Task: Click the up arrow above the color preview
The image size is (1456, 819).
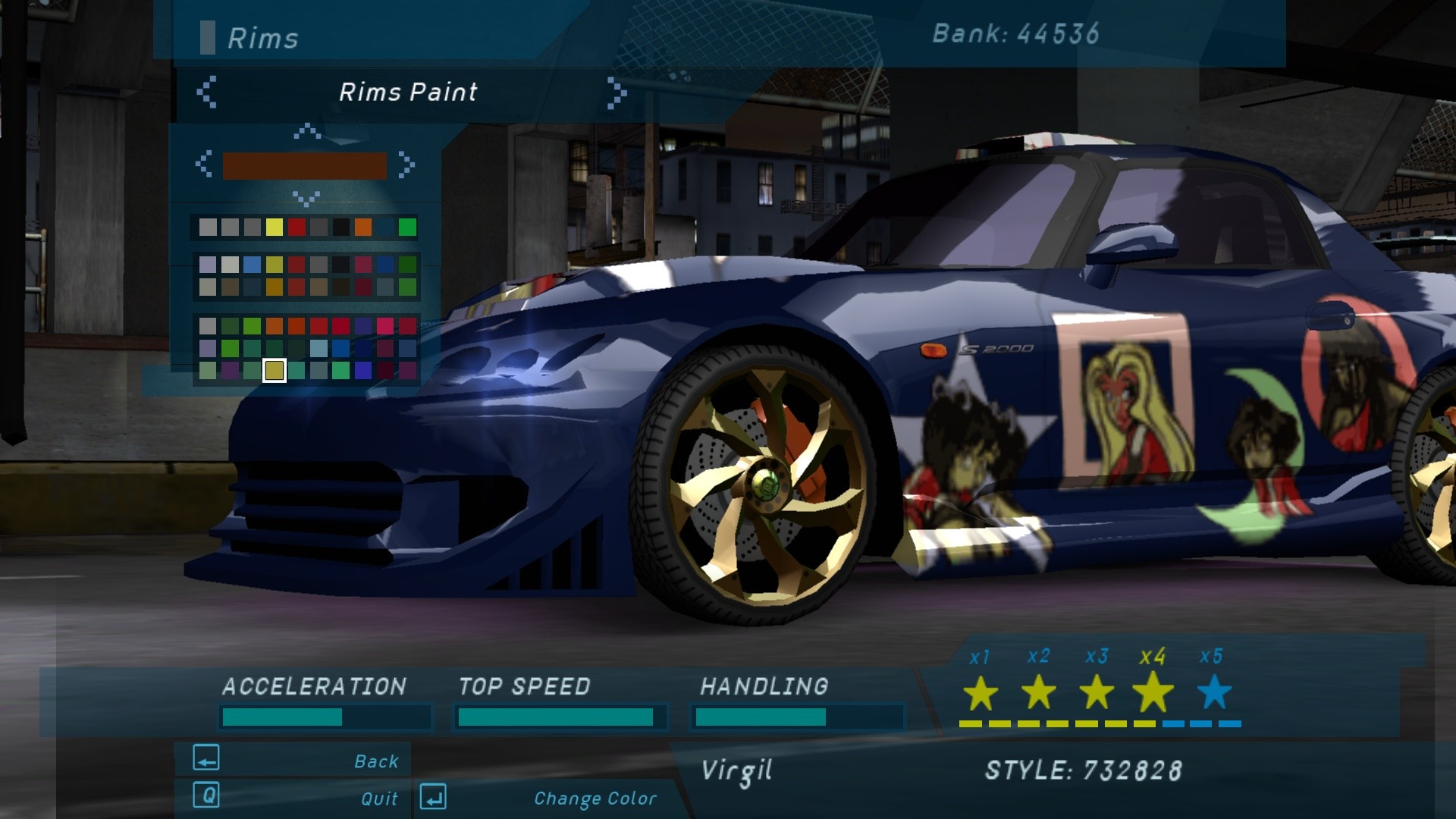Action: click(306, 132)
